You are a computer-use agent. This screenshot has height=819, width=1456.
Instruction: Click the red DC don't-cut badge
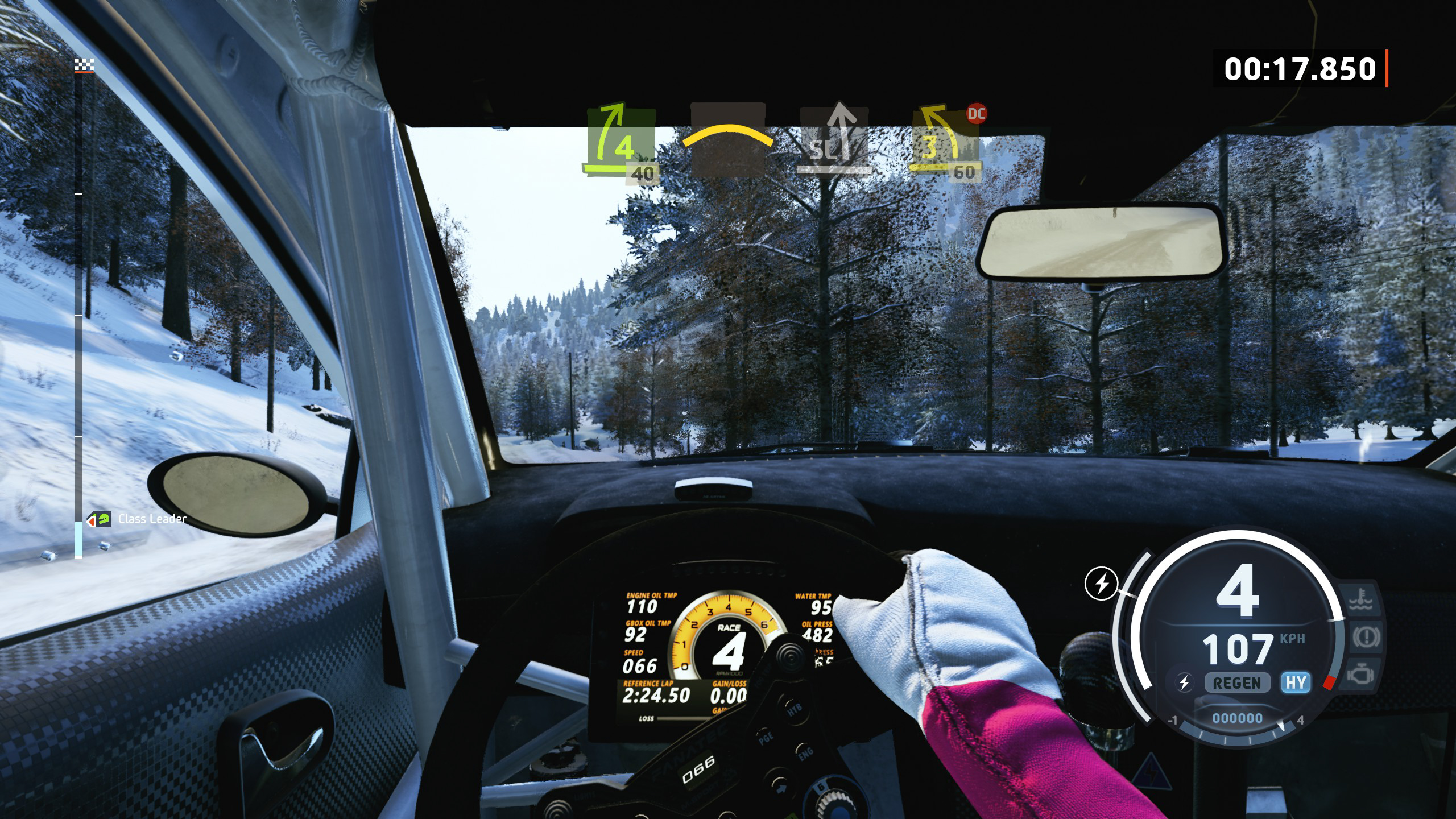coord(977,114)
